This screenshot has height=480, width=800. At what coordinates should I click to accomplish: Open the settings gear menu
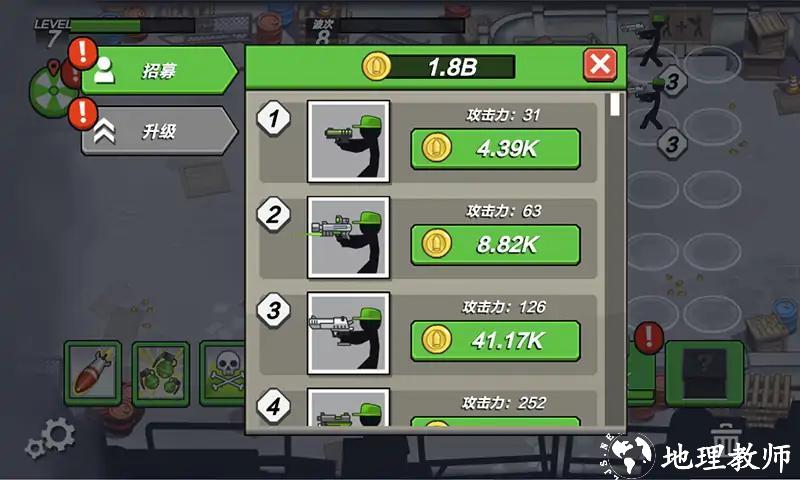click(x=50, y=437)
